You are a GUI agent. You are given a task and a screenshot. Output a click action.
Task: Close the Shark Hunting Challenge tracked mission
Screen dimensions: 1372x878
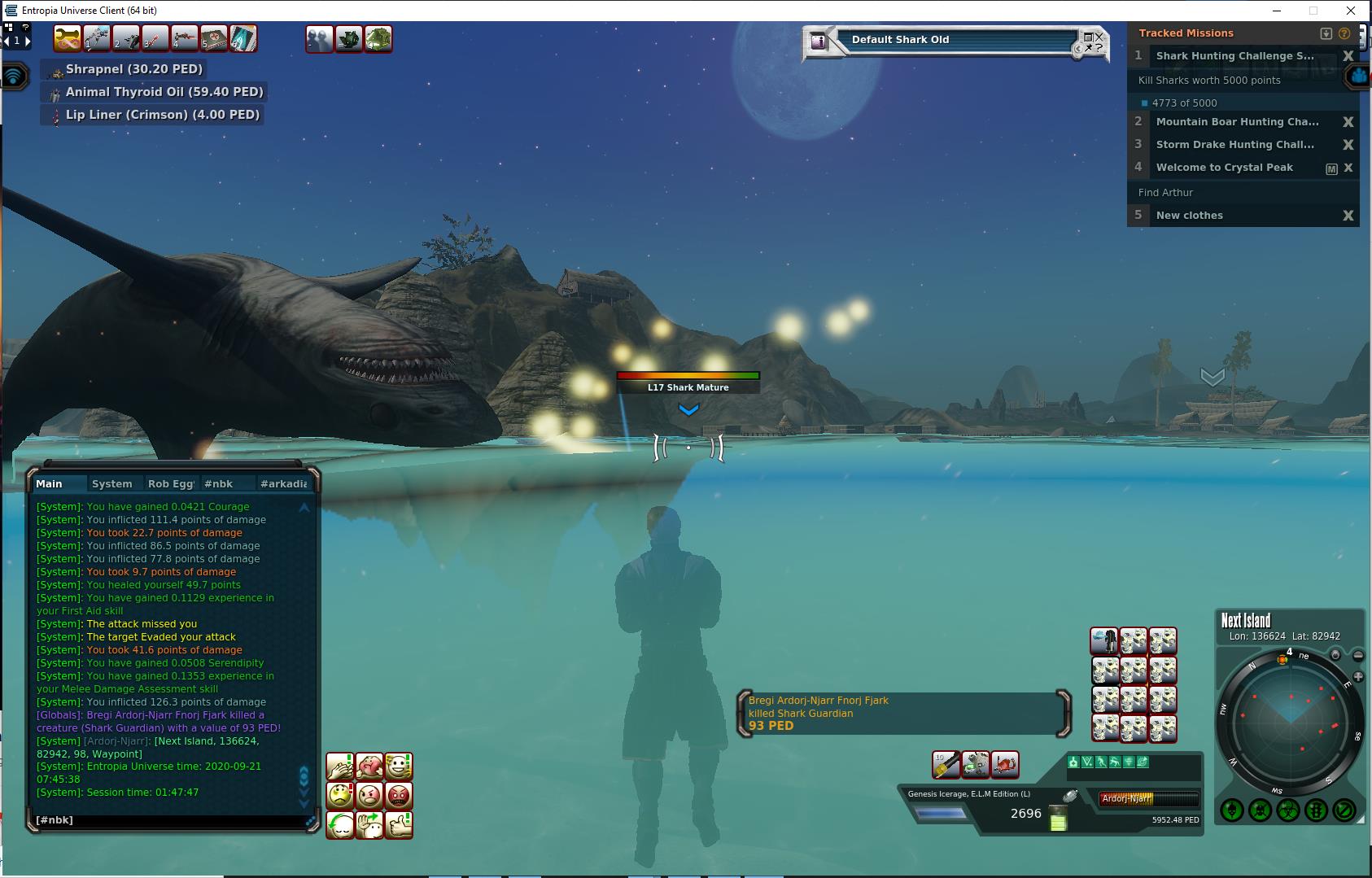click(1348, 56)
